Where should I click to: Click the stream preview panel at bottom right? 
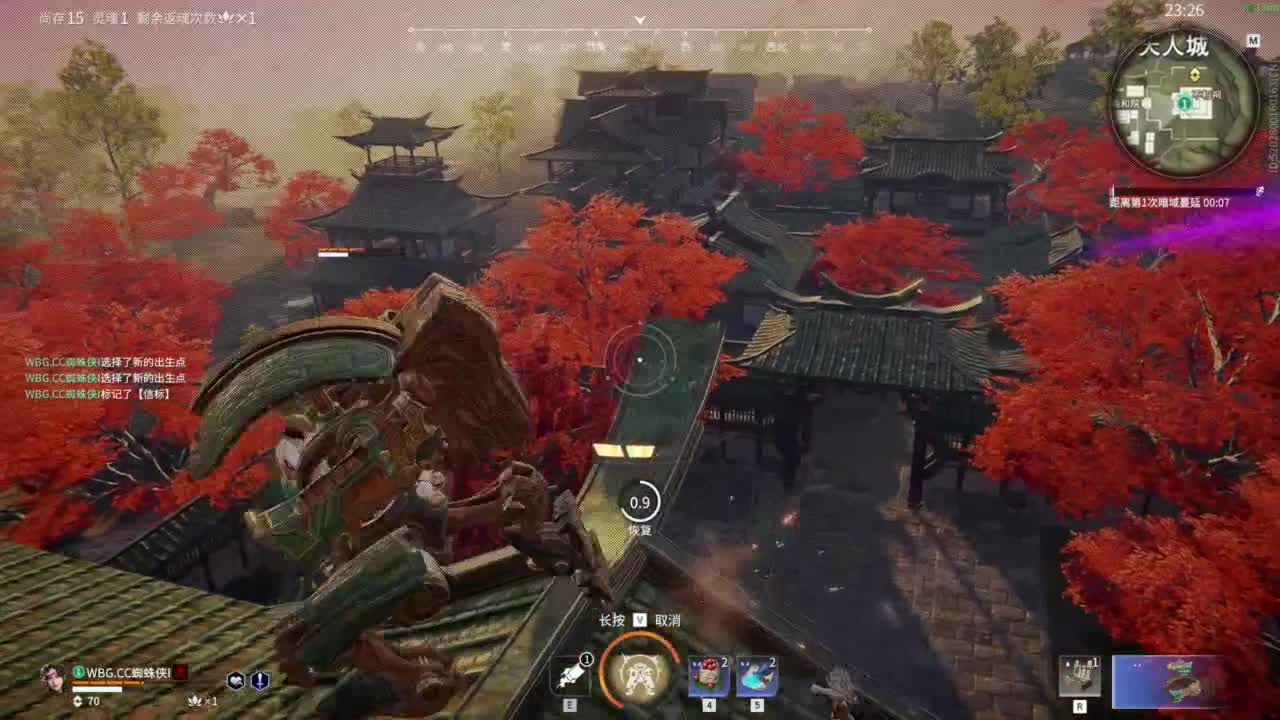click(1170, 682)
